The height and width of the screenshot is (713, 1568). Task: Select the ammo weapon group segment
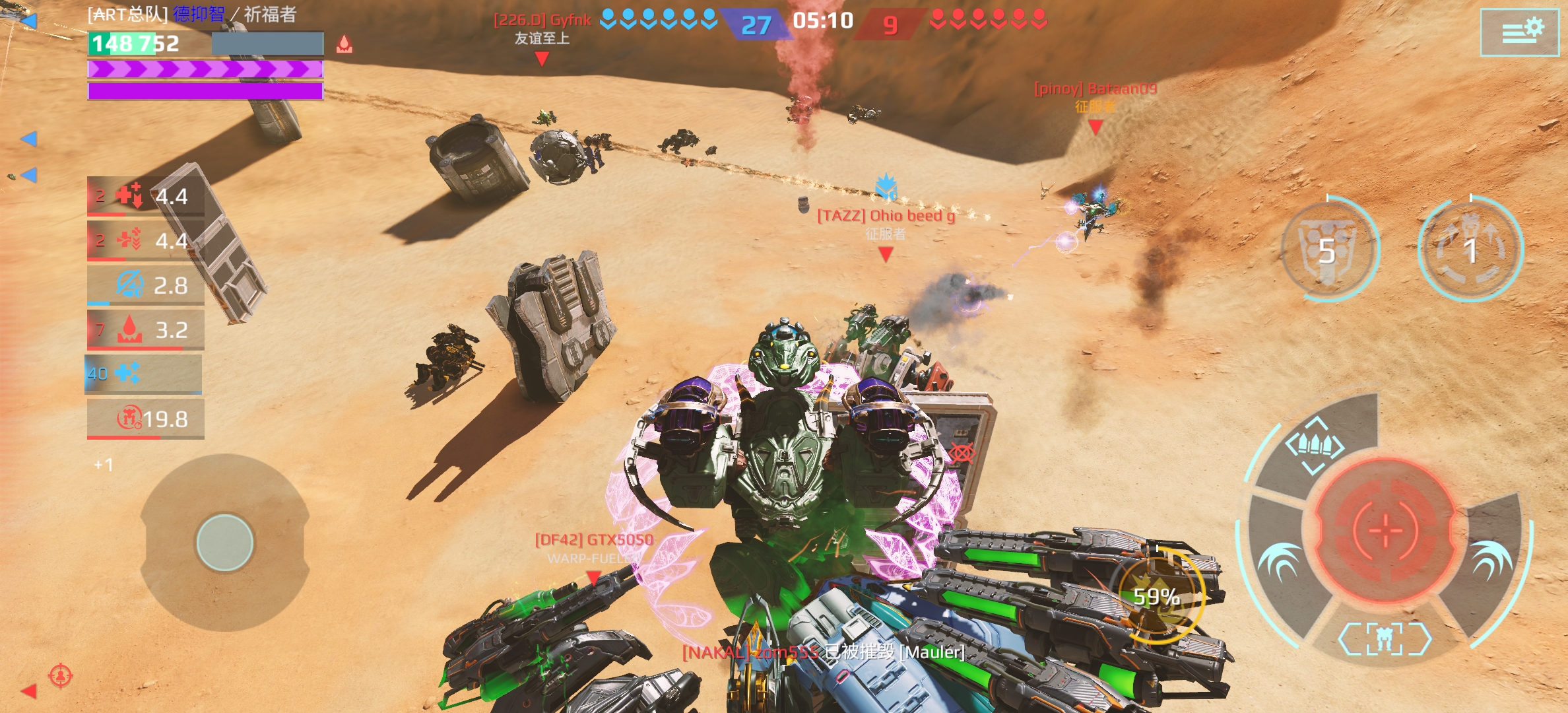click(x=1315, y=446)
